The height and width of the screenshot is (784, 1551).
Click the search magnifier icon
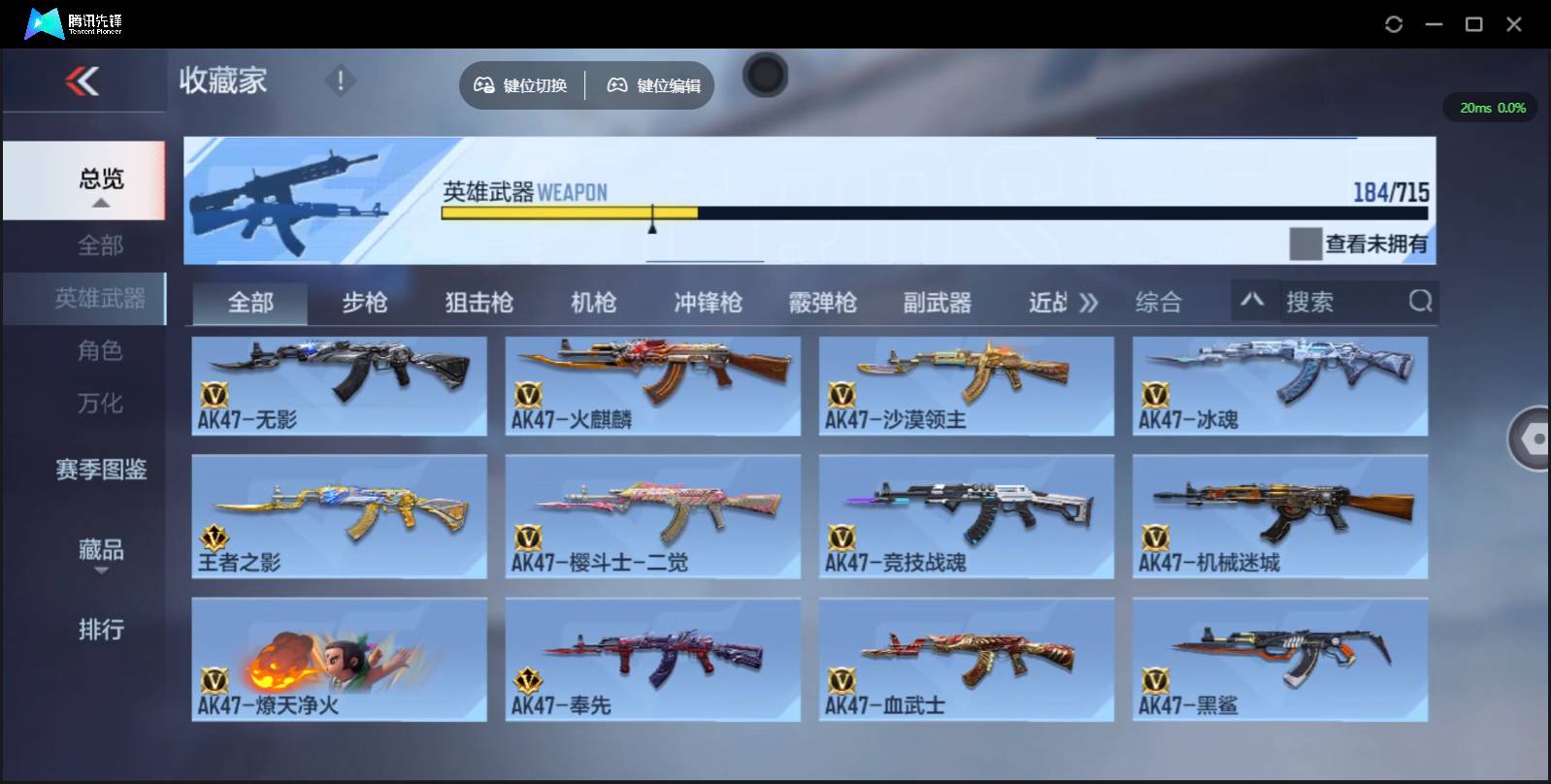1421,302
